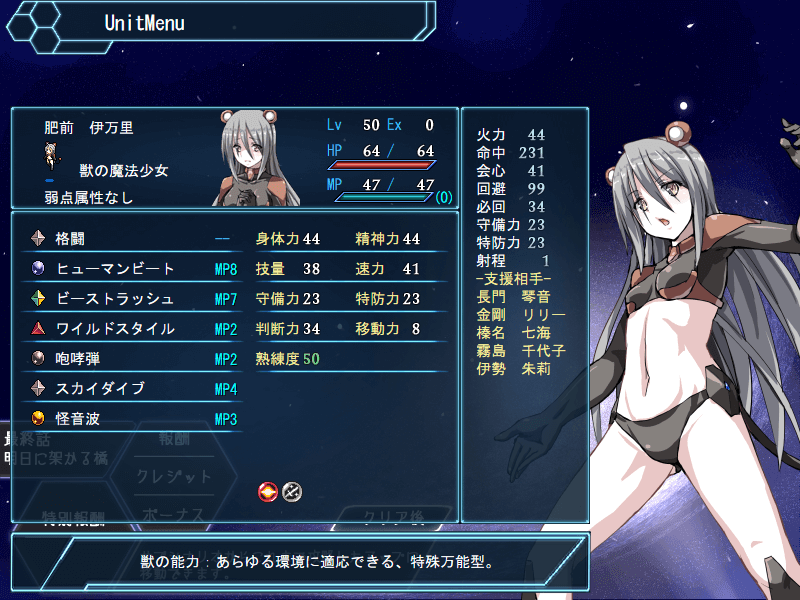Highlight the ワイルドスタイル skill

point(130,329)
